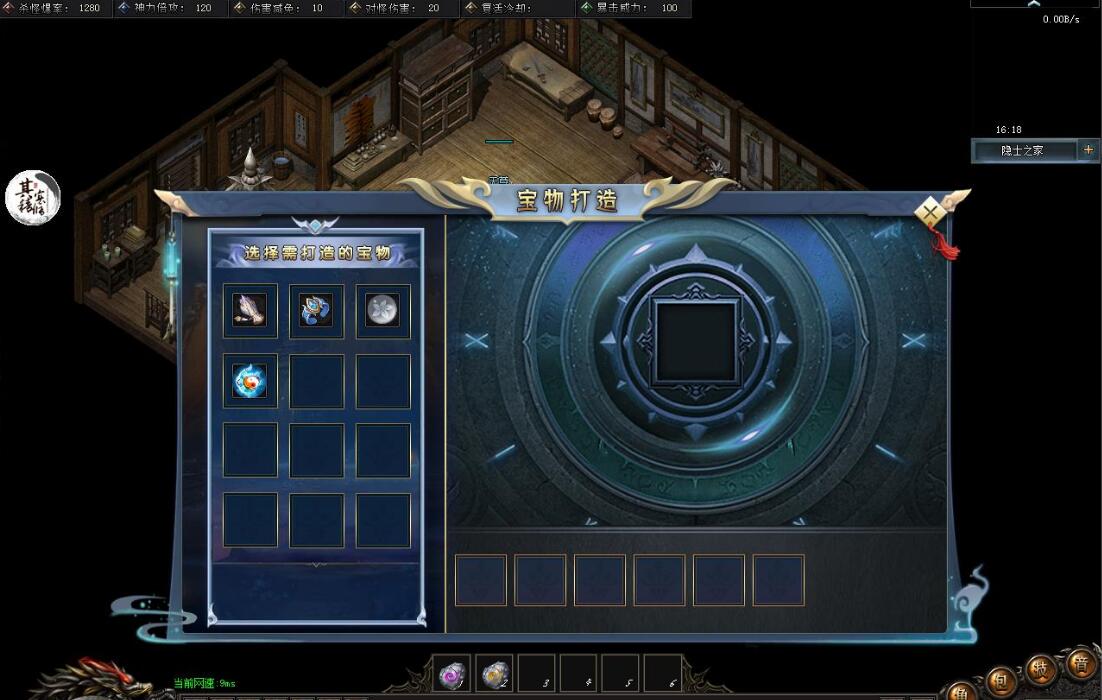Viewport: 1102px width, 700px height.
Task: Use the orange stone in hotbar slot 2
Action: [494, 675]
